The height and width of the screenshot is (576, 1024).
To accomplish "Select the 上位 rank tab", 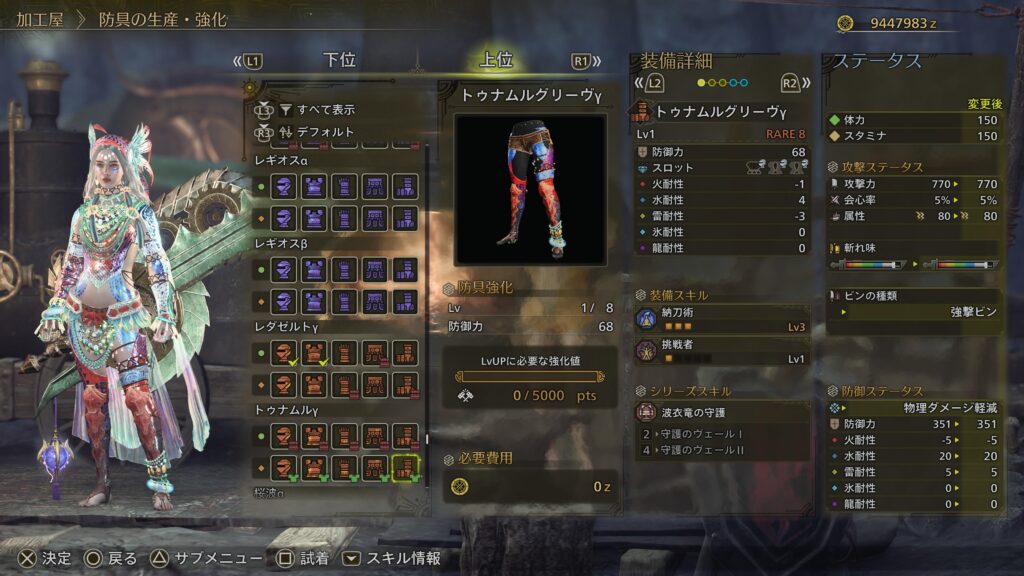I will 496,60.
